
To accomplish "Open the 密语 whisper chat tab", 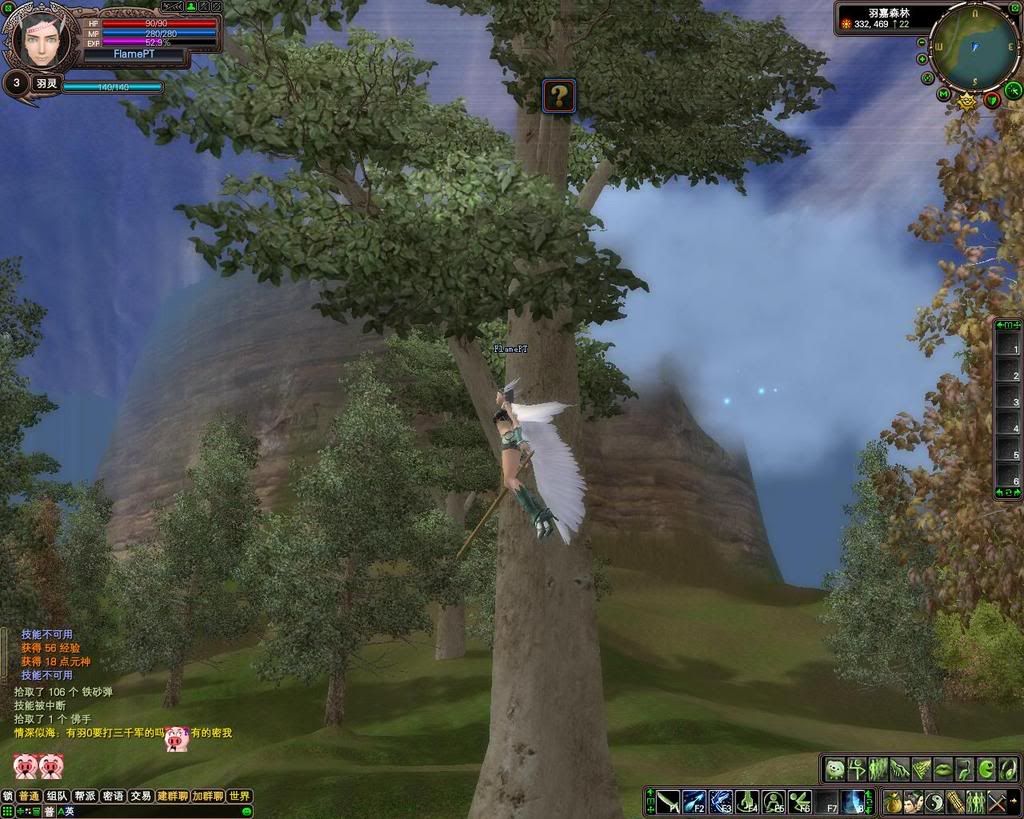I will (x=113, y=796).
